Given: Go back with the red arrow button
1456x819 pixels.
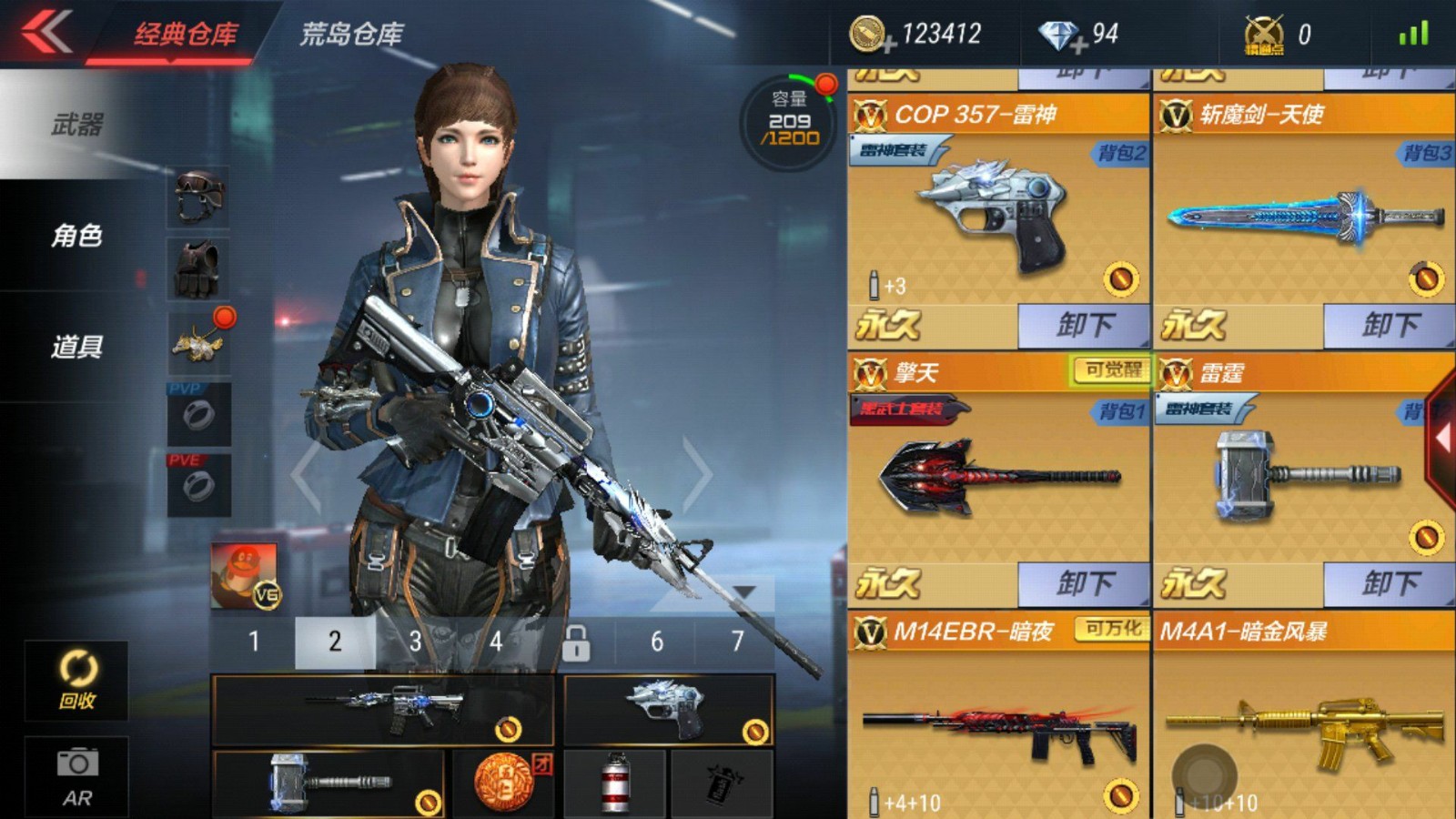Looking at the screenshot, I should coord(47,33).
